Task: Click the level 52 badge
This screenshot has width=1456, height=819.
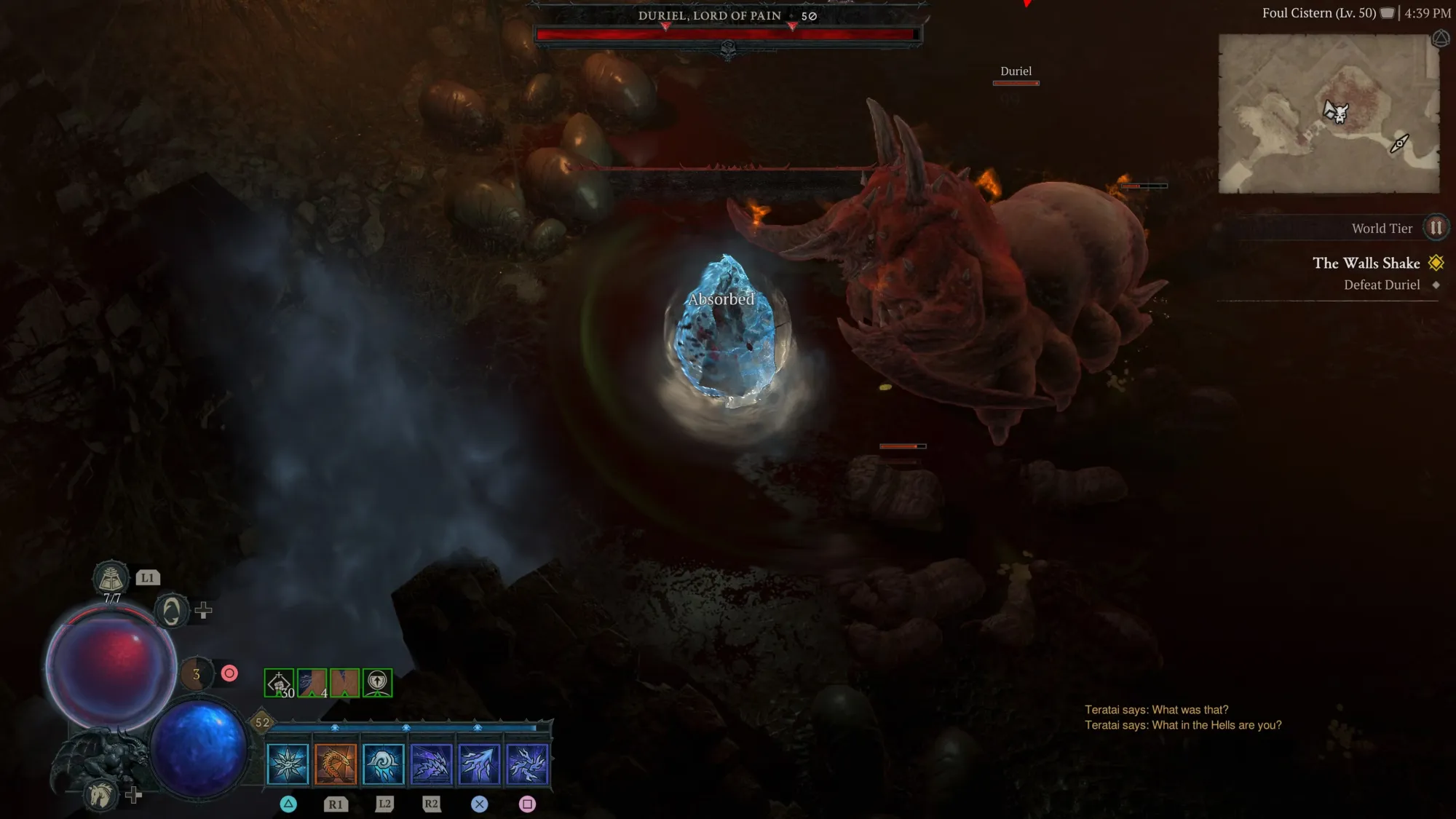Action: pos(262,722)
